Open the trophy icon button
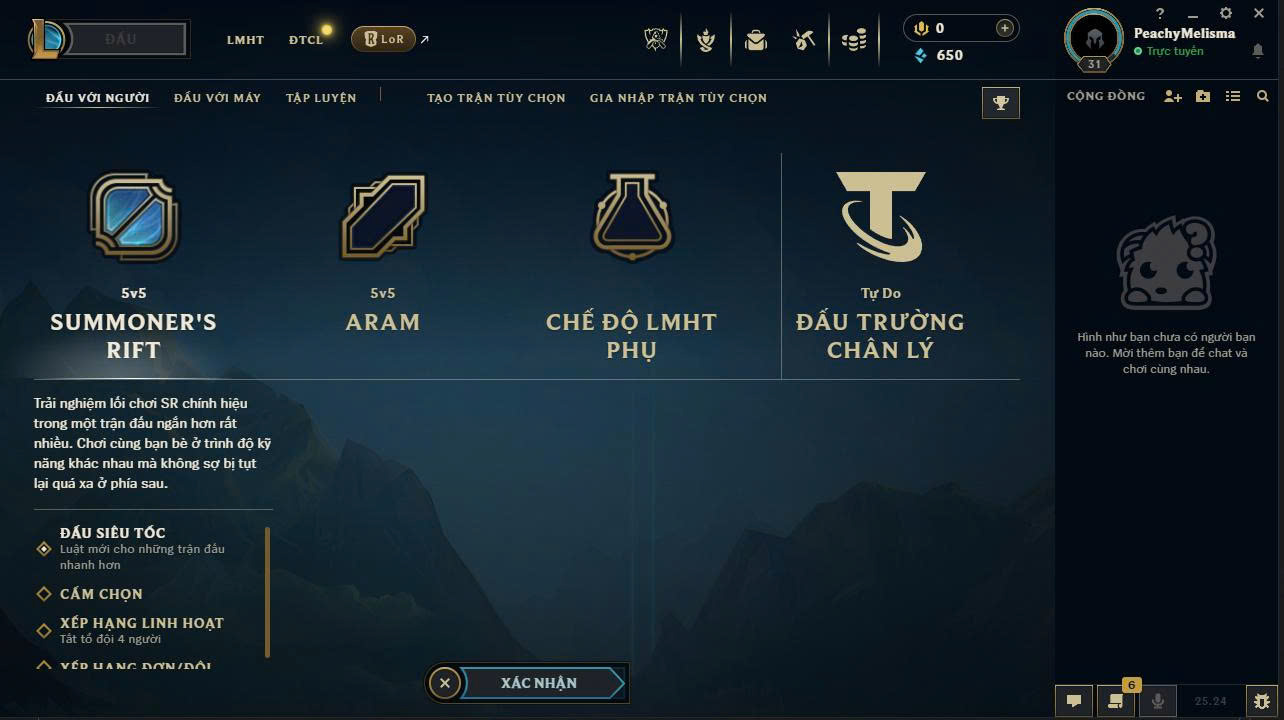This screenshot has width=1284, height=720. [x=1001, y=103]
